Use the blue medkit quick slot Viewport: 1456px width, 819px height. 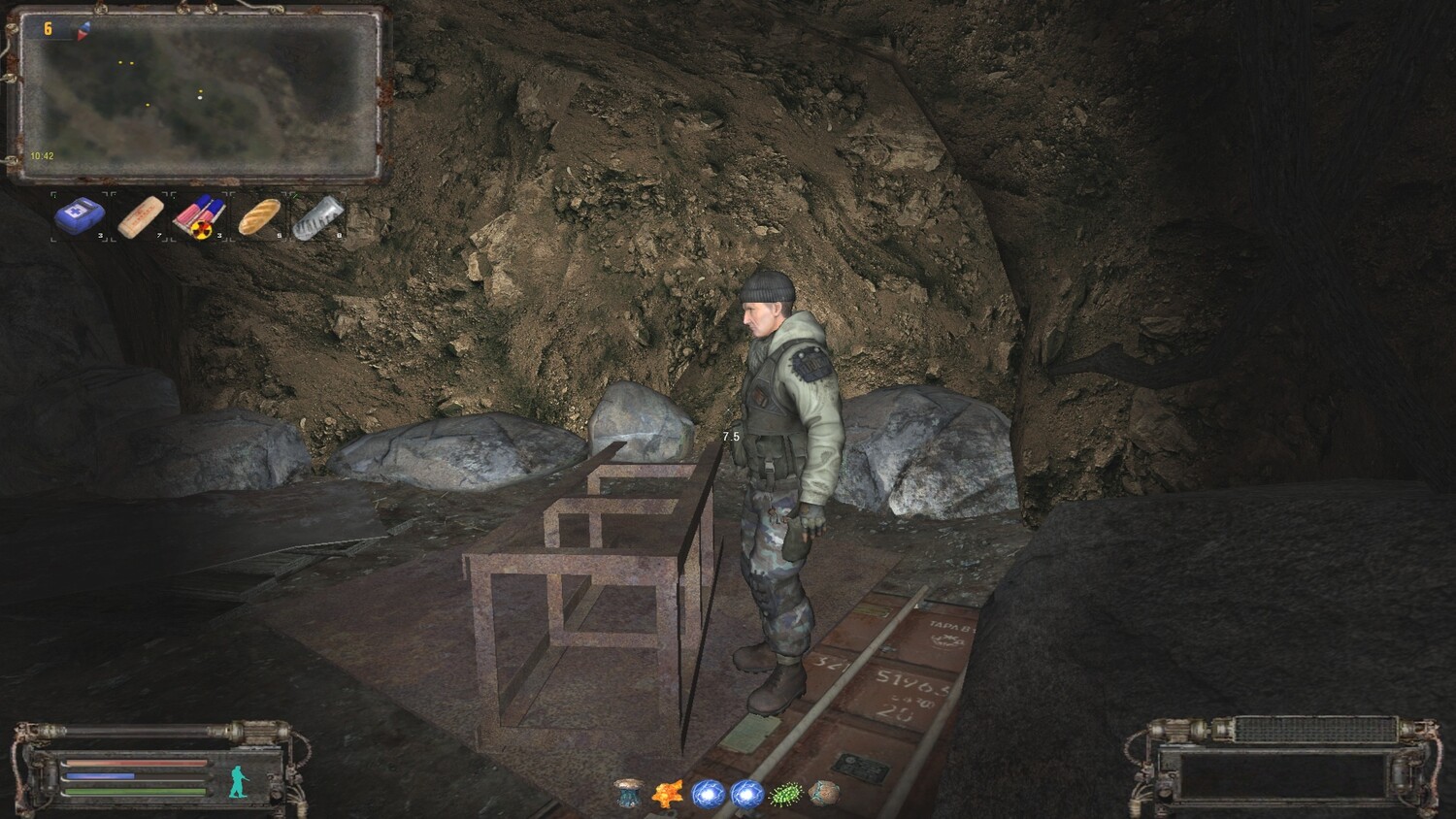click(x=80, y=216)
